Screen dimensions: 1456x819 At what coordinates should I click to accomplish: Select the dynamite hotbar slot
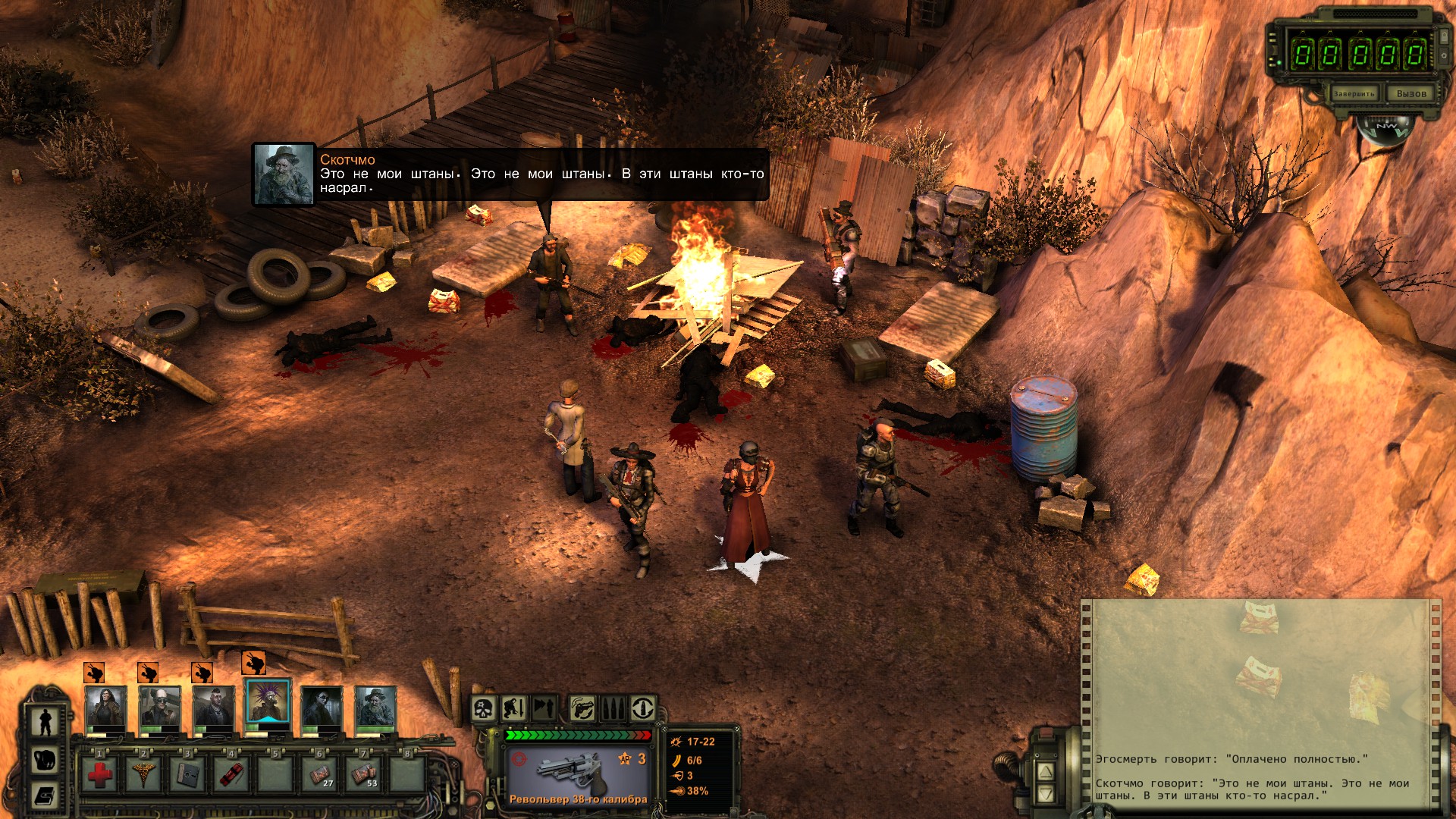pos(231,774)
